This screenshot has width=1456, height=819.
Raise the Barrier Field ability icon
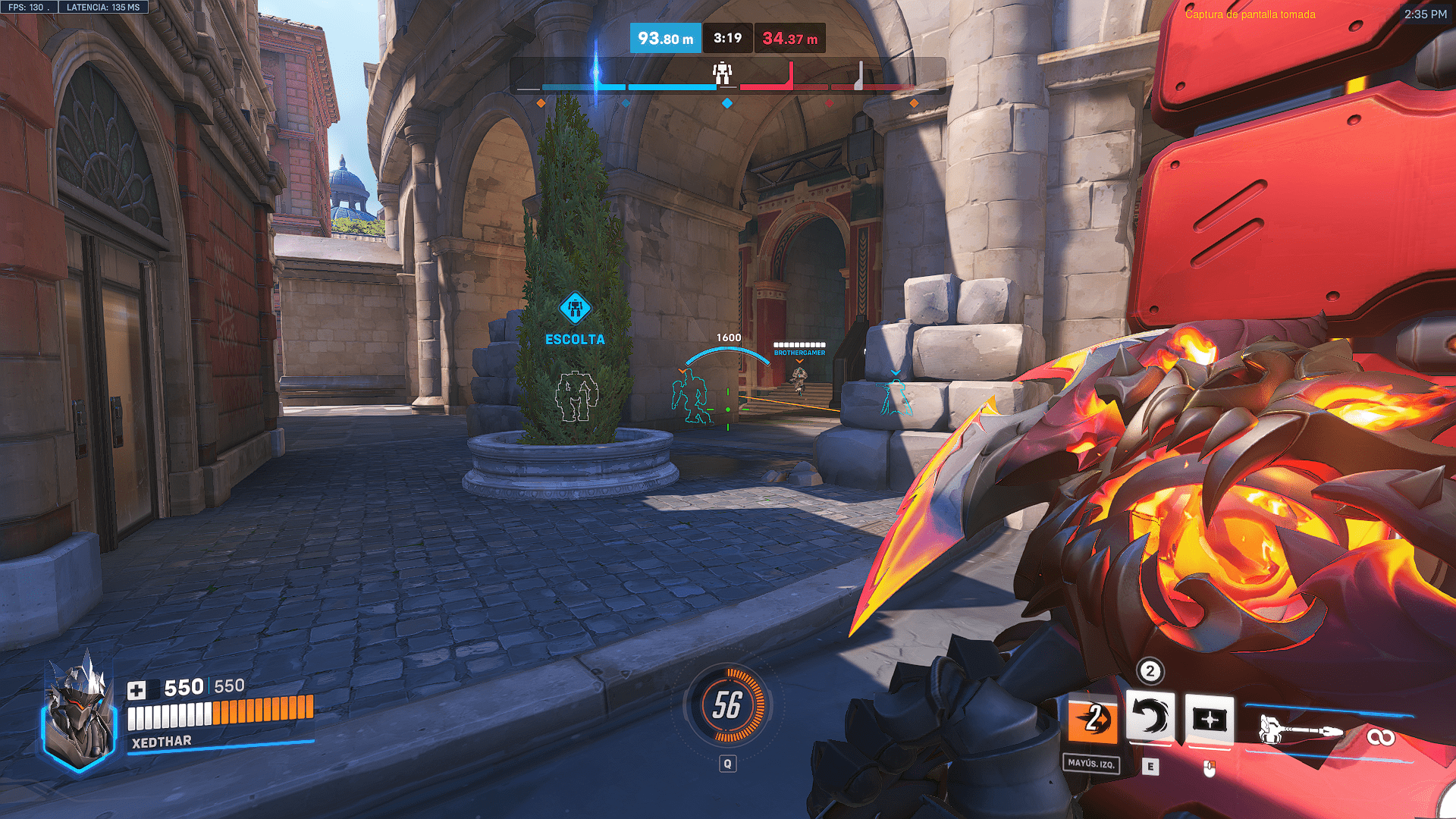(x=1209, y=718)
